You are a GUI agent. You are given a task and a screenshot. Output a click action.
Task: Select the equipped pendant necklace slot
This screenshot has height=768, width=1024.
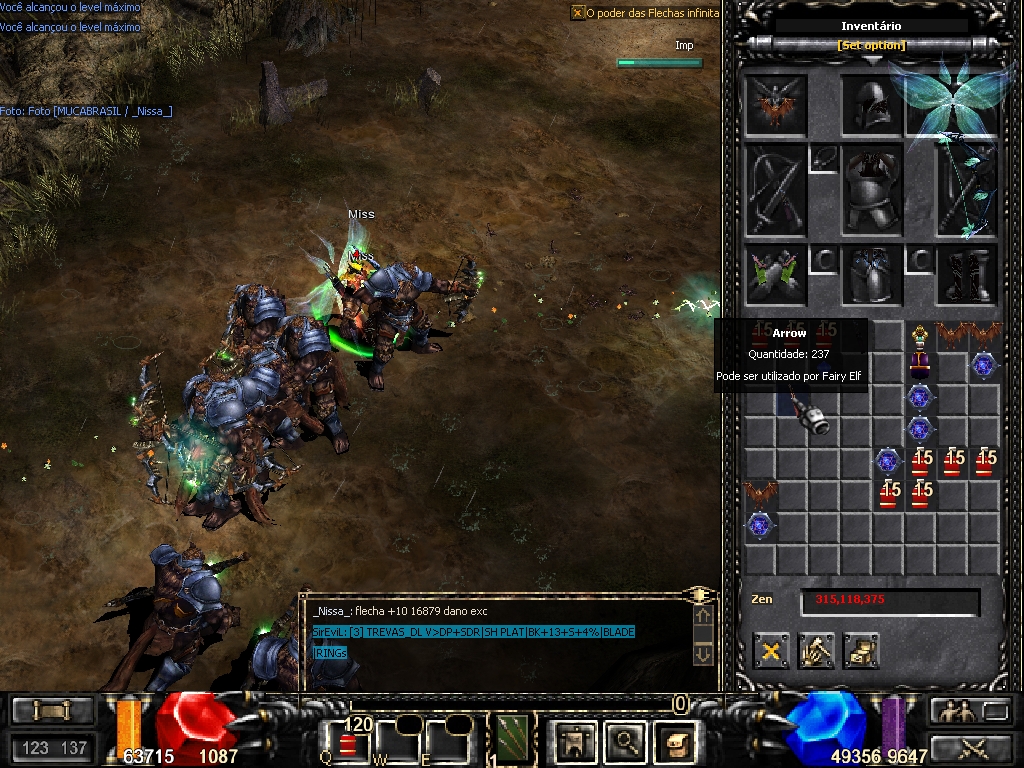tap(823, 158)
